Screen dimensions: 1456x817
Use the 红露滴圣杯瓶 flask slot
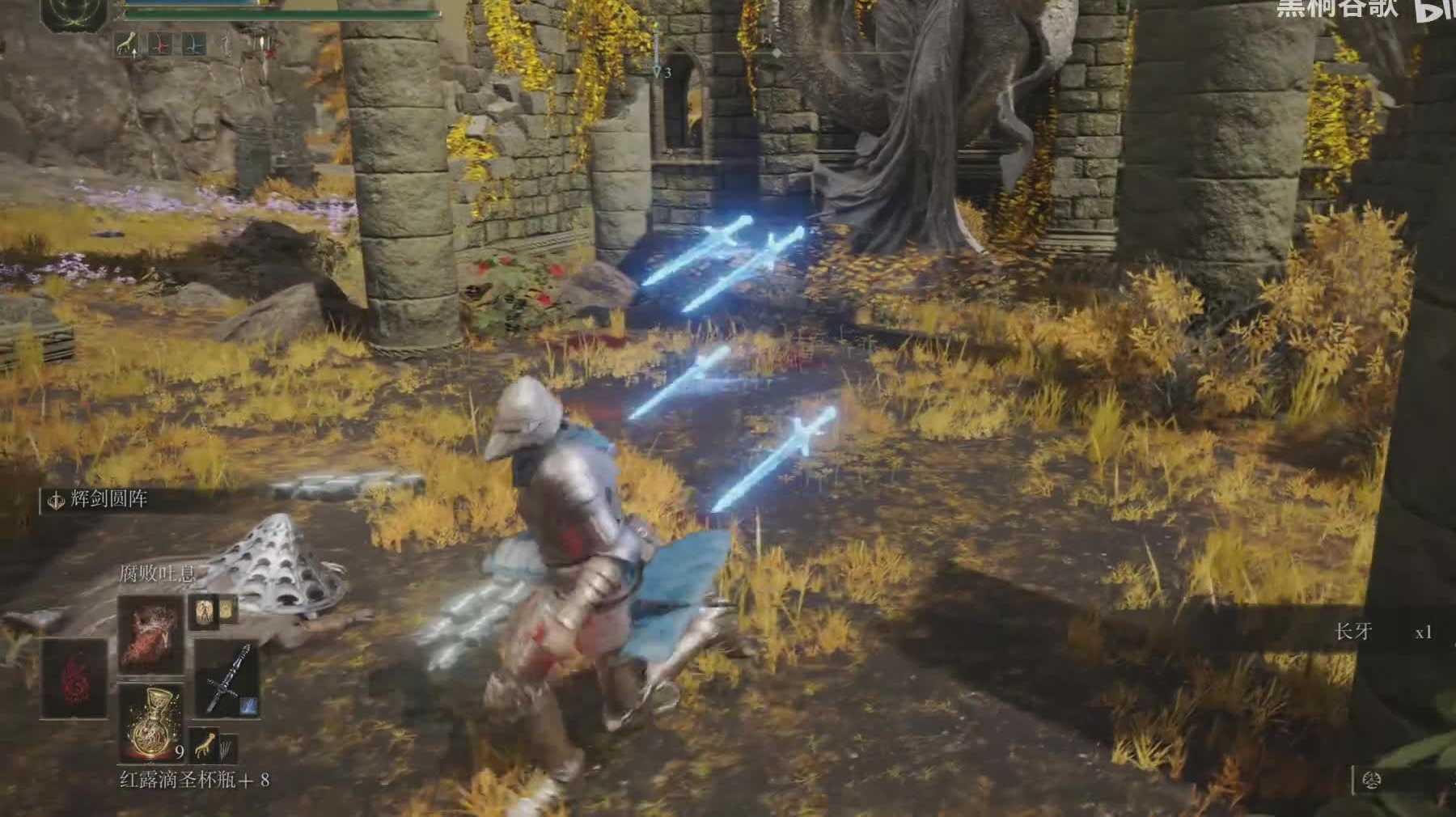point(150,721)
